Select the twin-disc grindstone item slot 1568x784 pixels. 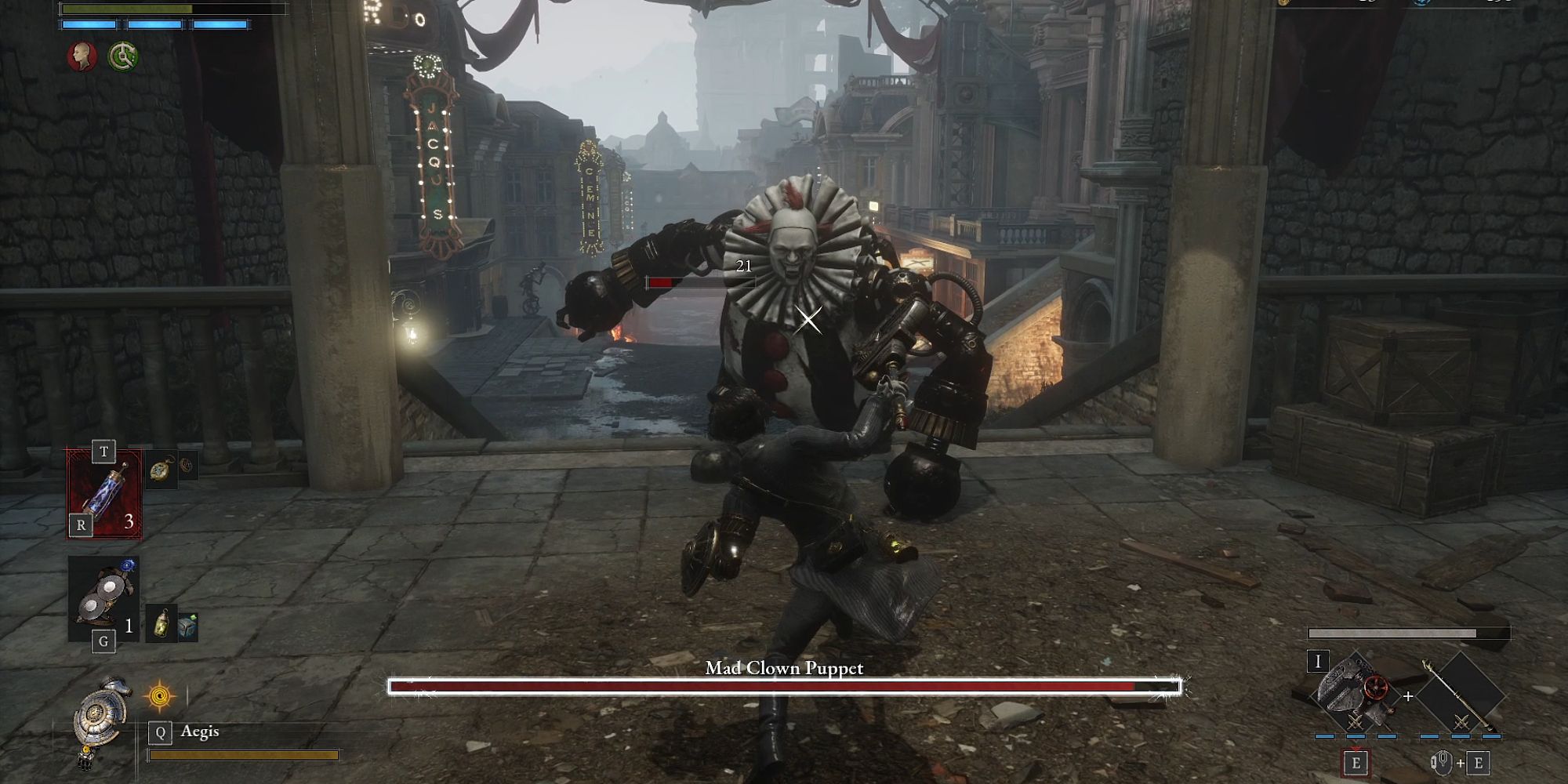(103, 595)
